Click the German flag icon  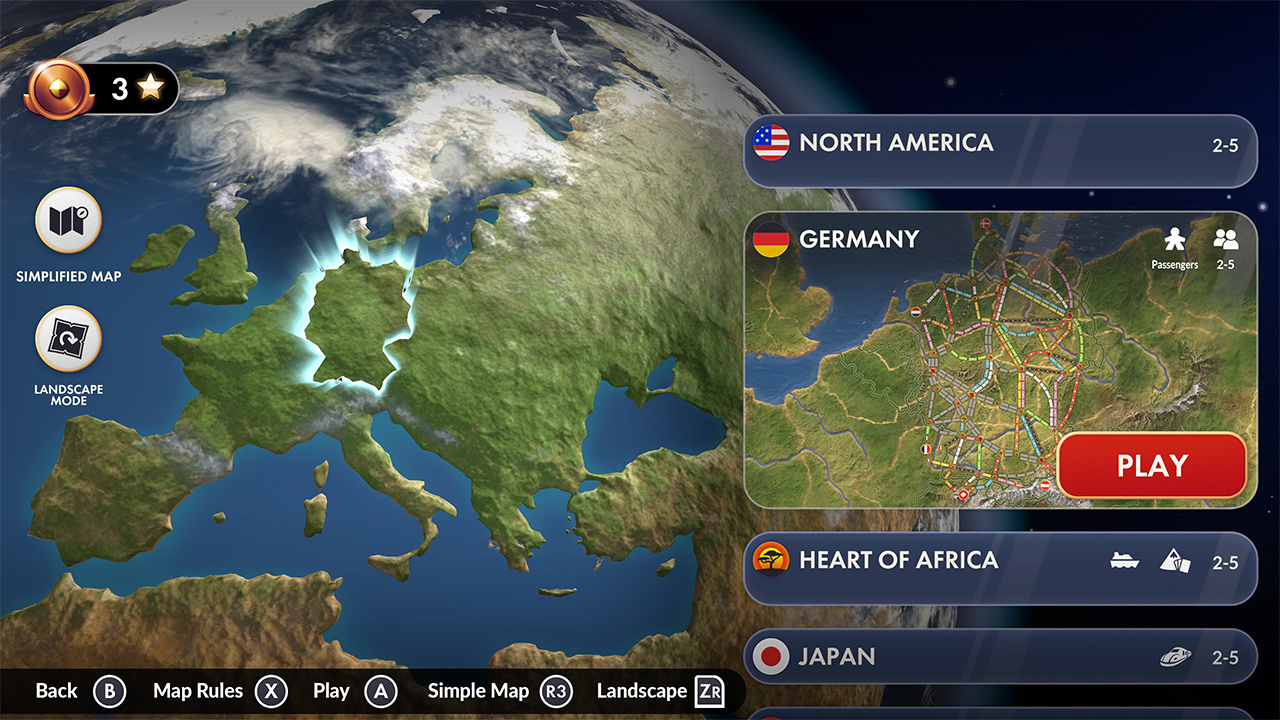click(x=770, y=239)
